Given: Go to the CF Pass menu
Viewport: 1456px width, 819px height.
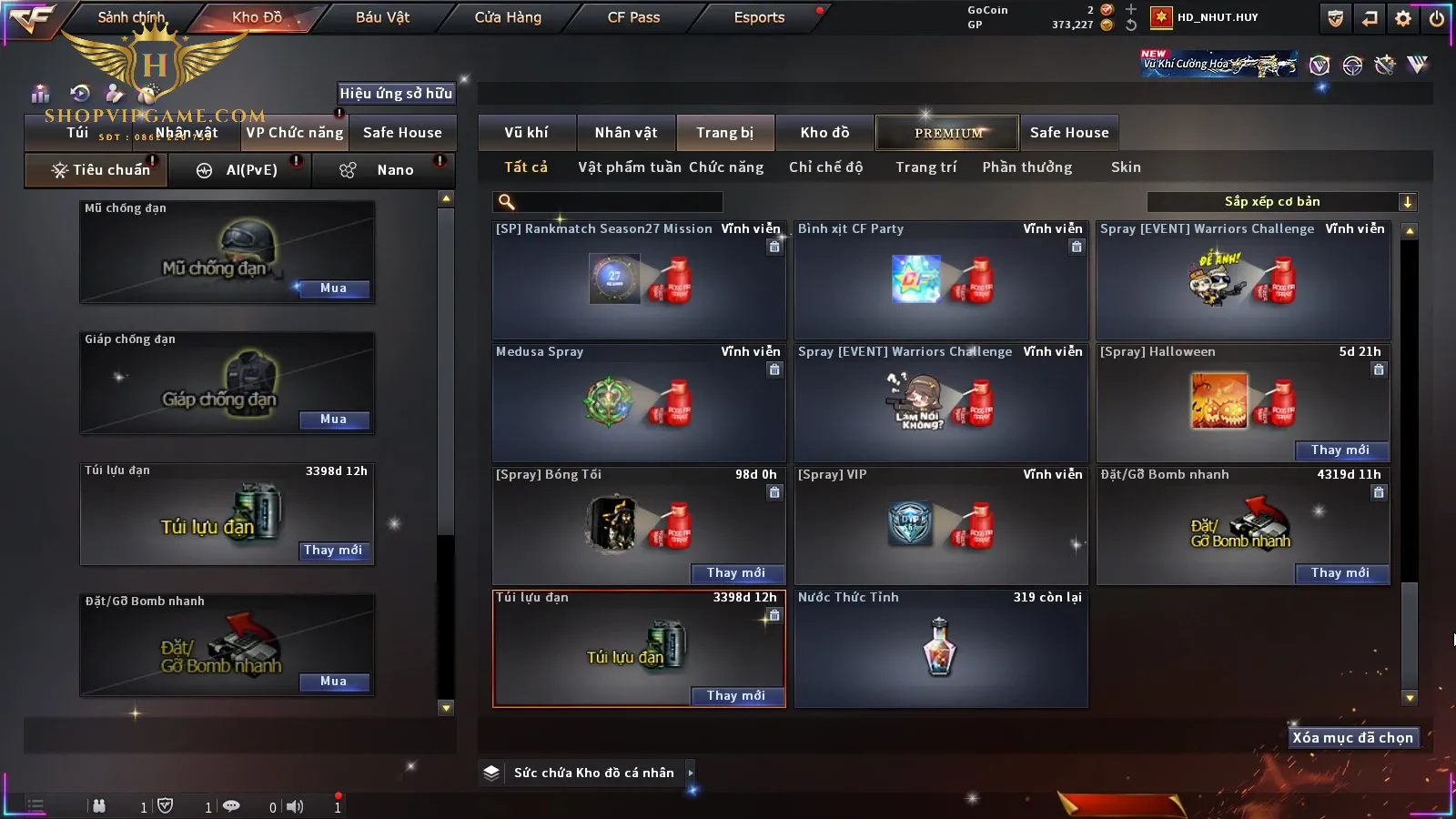Looking at the screenshot, I should [x=633, y=17].
